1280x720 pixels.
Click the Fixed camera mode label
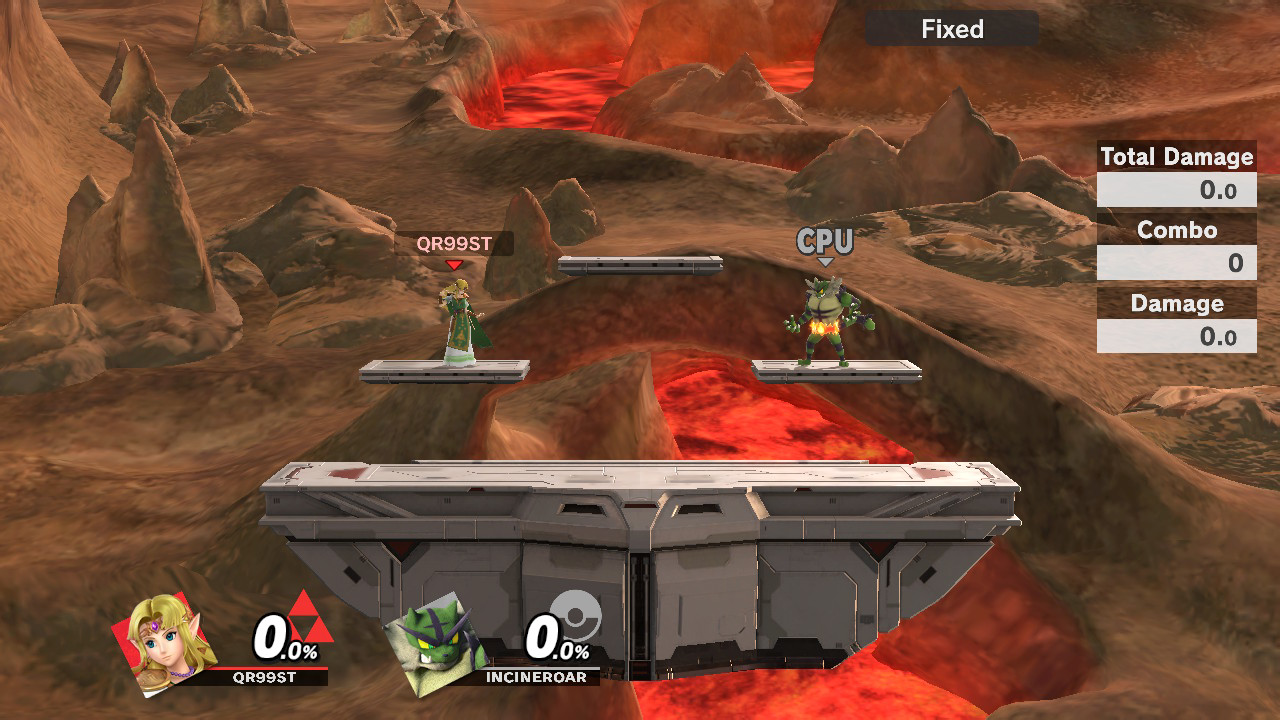click(952, 29)
